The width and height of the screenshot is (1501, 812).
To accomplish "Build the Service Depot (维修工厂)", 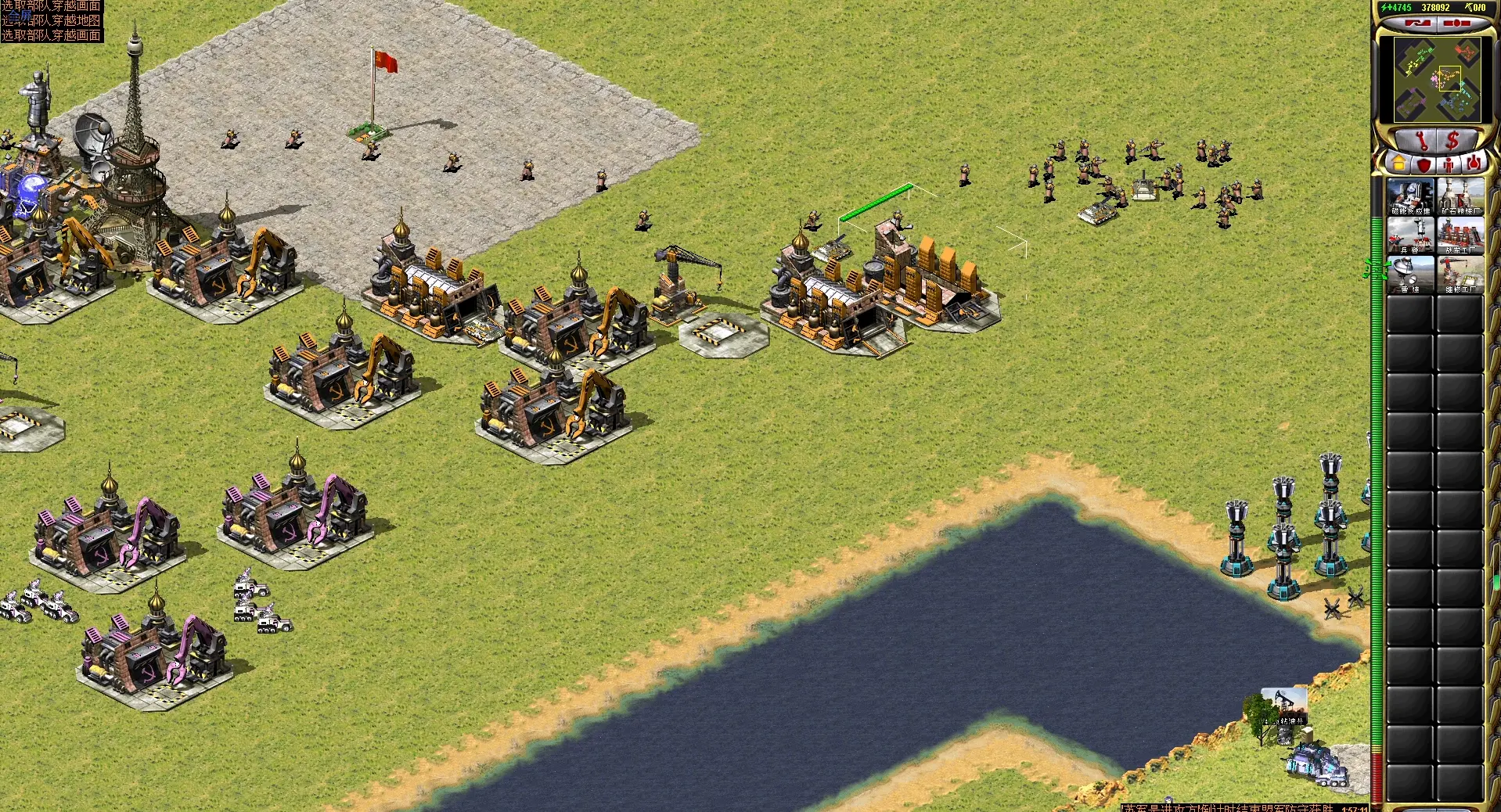I will (1460, 275).
